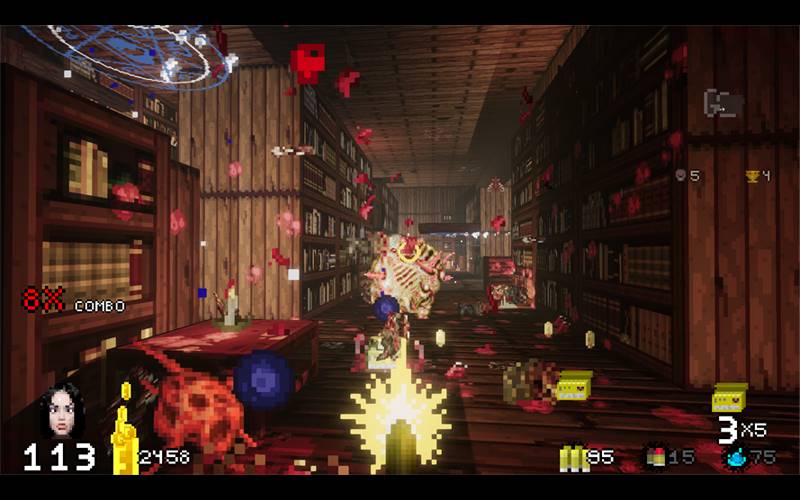Select the yellow bullets ammo icon

pyautogui.click(x=573, y=458)
